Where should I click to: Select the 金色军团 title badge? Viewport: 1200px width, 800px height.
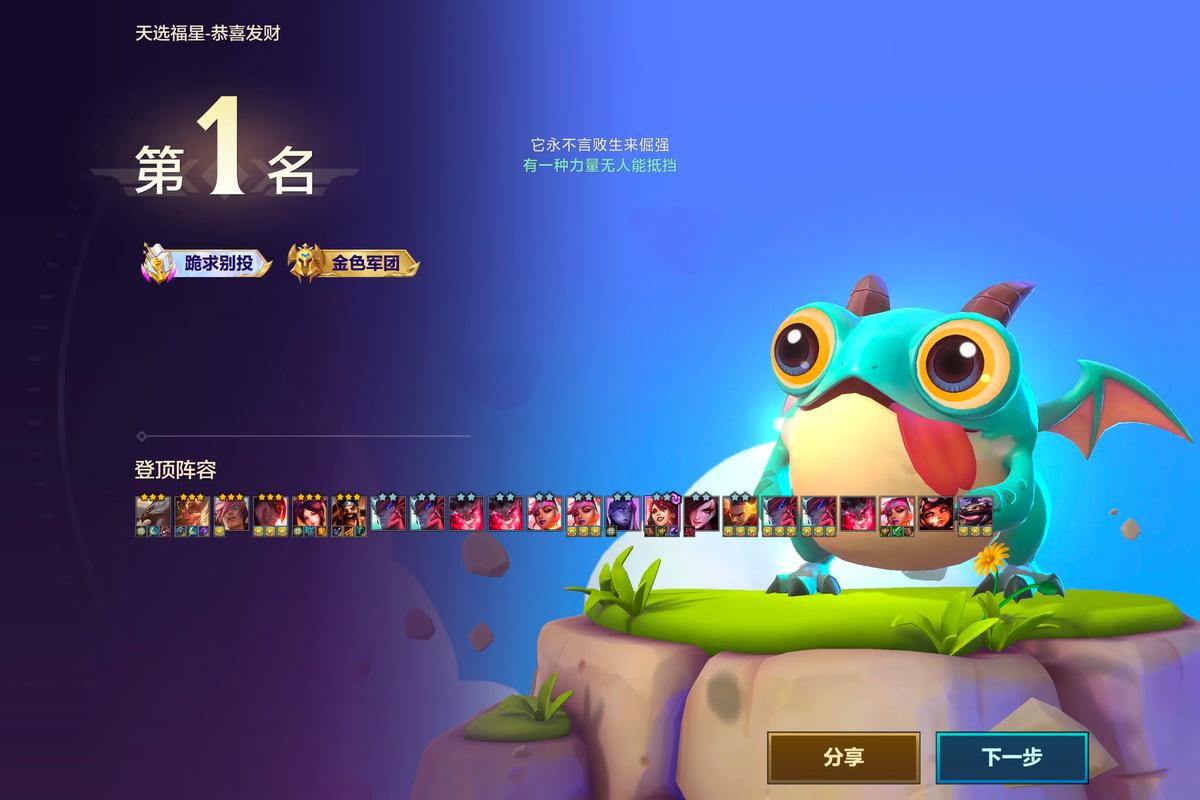353,264
